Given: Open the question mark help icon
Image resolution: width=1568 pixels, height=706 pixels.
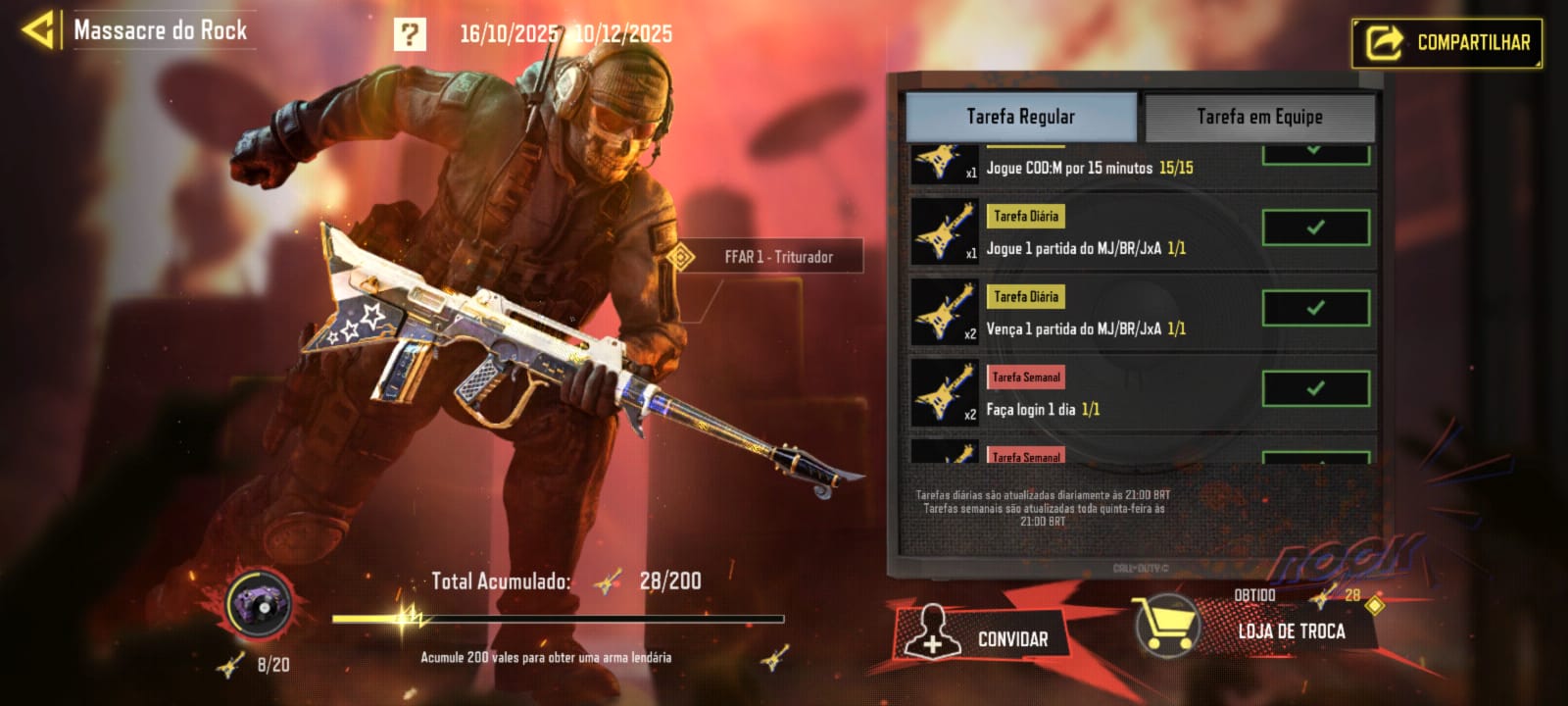Looking at the screenshot, I should pos(410,34).
